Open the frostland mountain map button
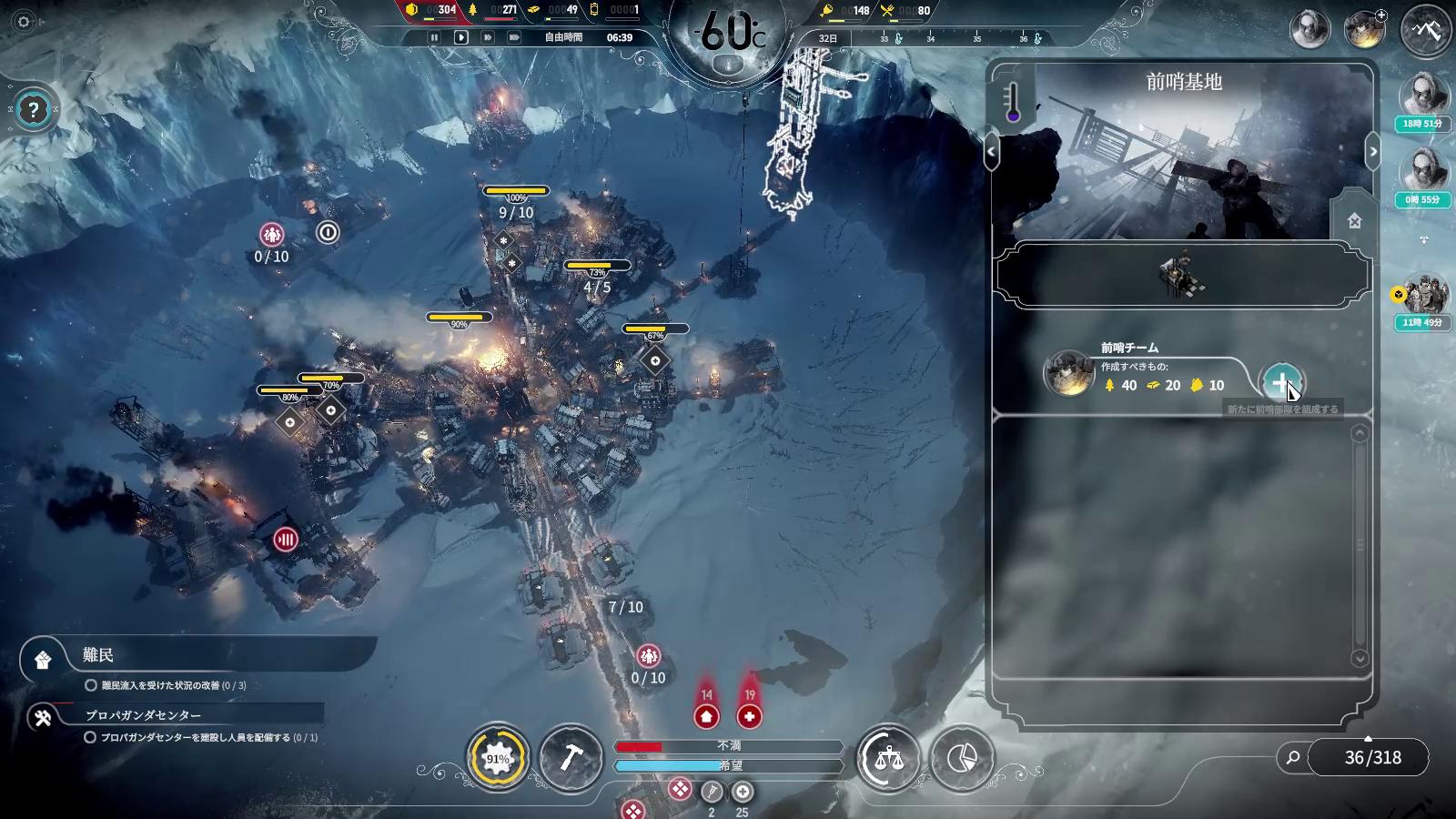 click(x=1426, y=30)
